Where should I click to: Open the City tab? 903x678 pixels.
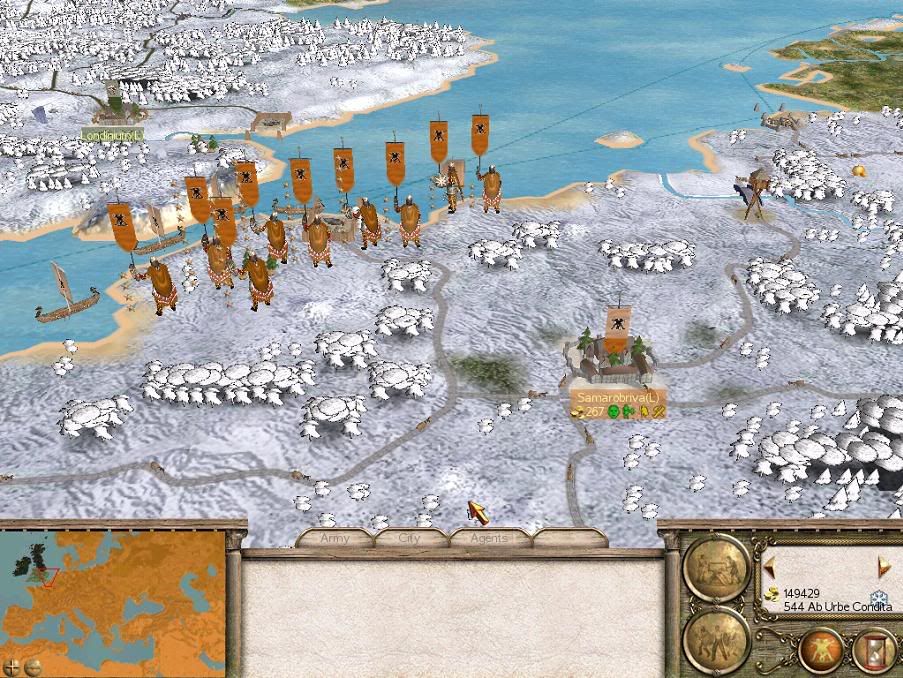pyautogui.click(x=410, y=538)
